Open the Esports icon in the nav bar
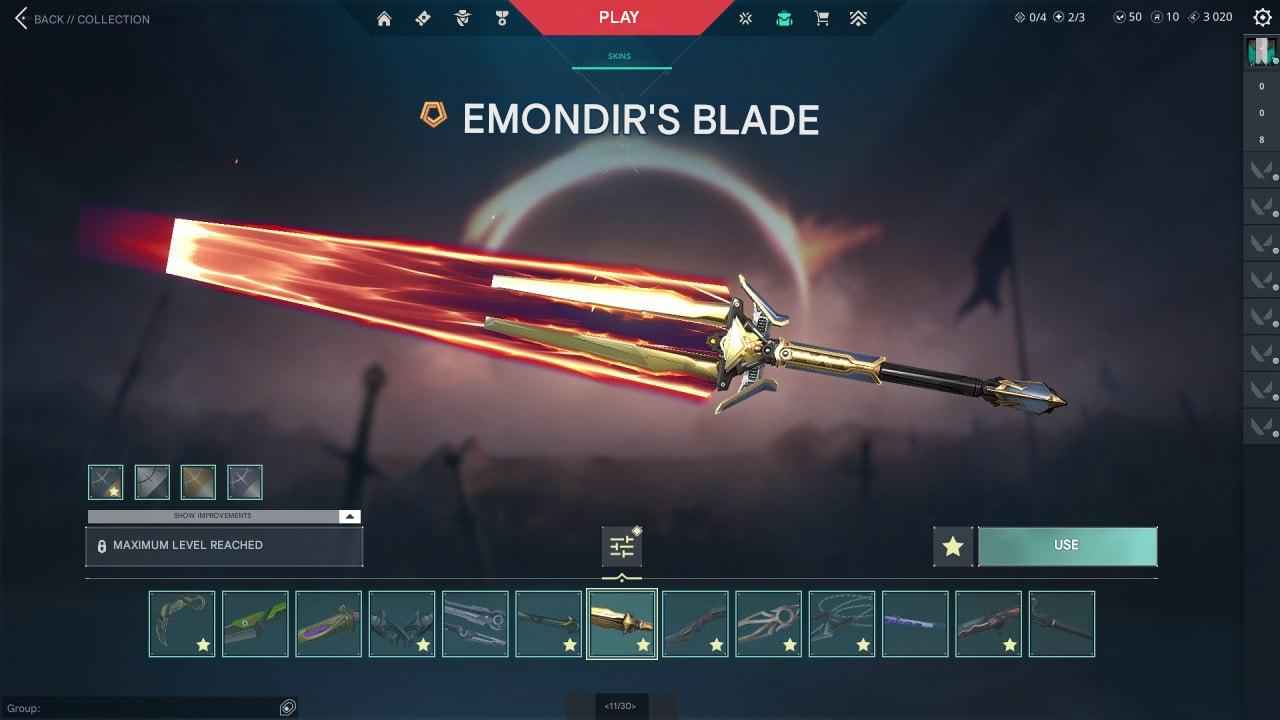1280x720 pixels. 744,17
